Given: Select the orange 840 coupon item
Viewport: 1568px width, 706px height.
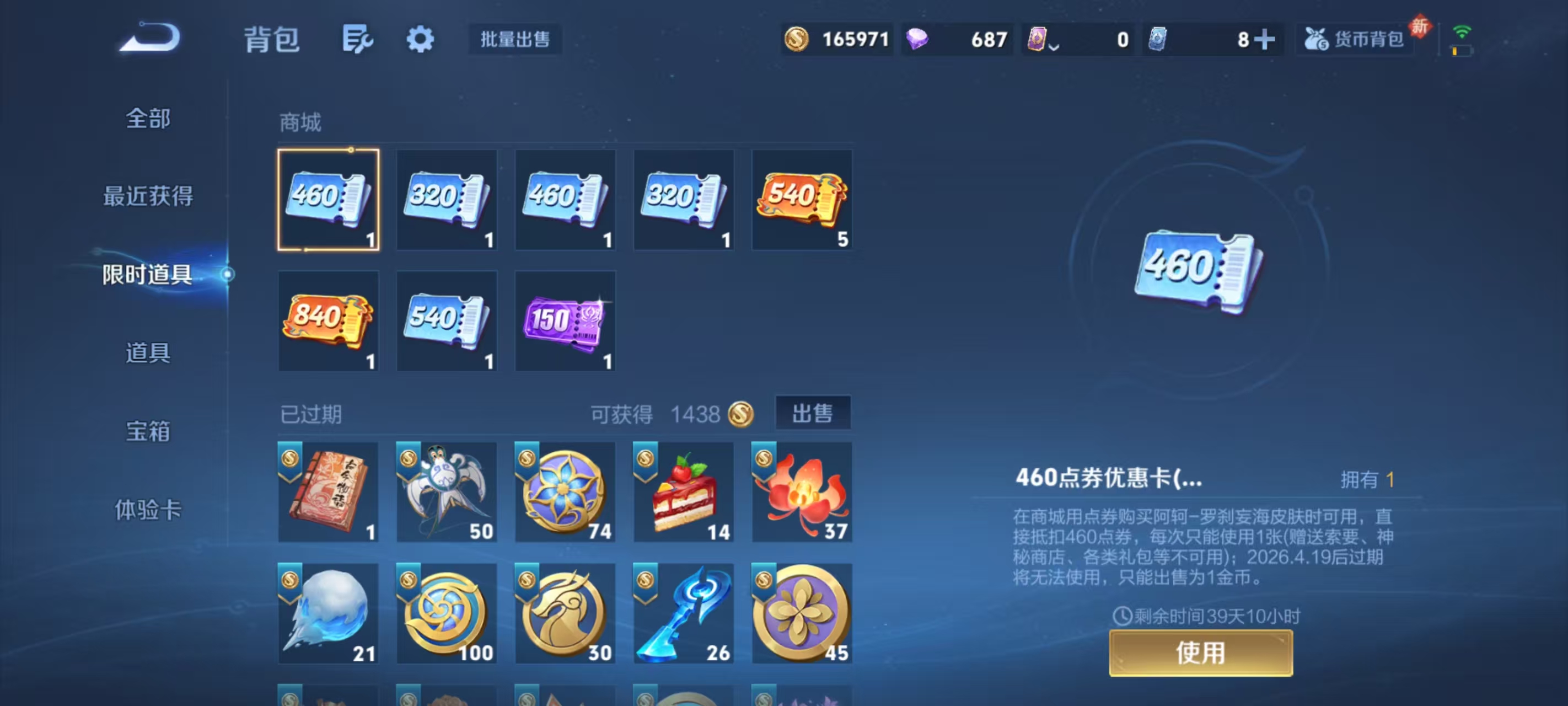Looking at the screenshot, I should (x=329, y=321).
